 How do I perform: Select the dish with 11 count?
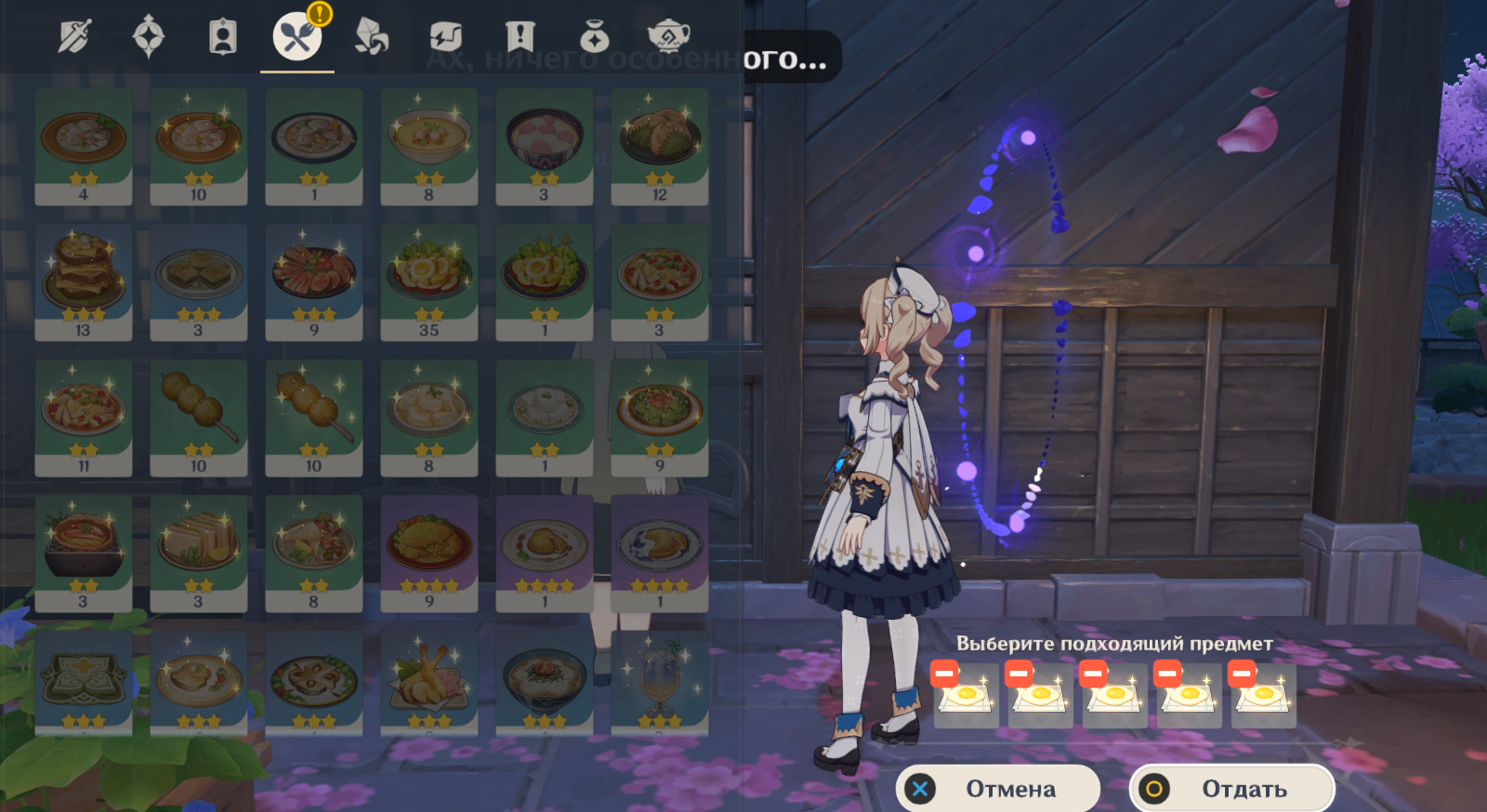point(84,417)
